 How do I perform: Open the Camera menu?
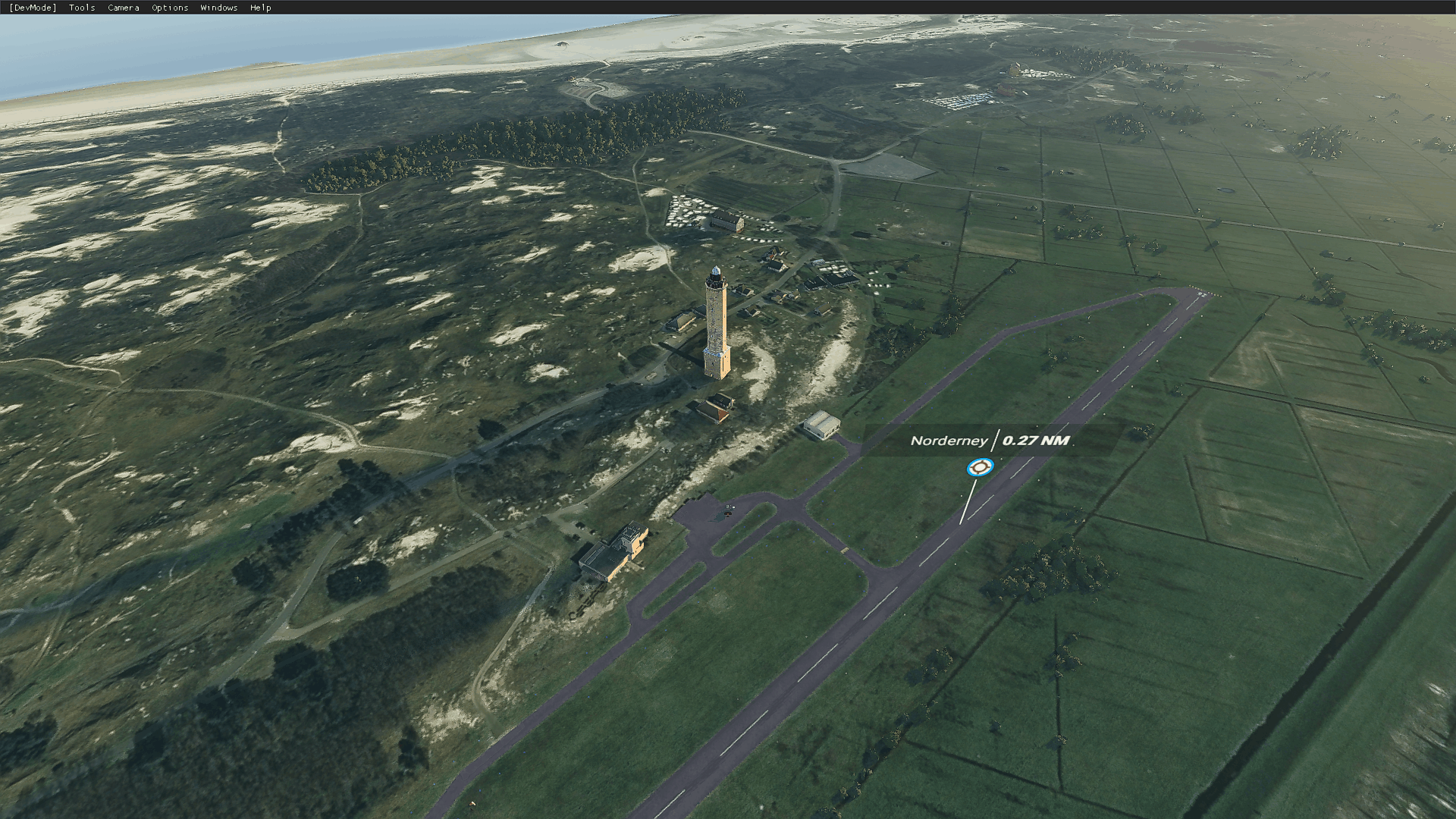point(124,8)
